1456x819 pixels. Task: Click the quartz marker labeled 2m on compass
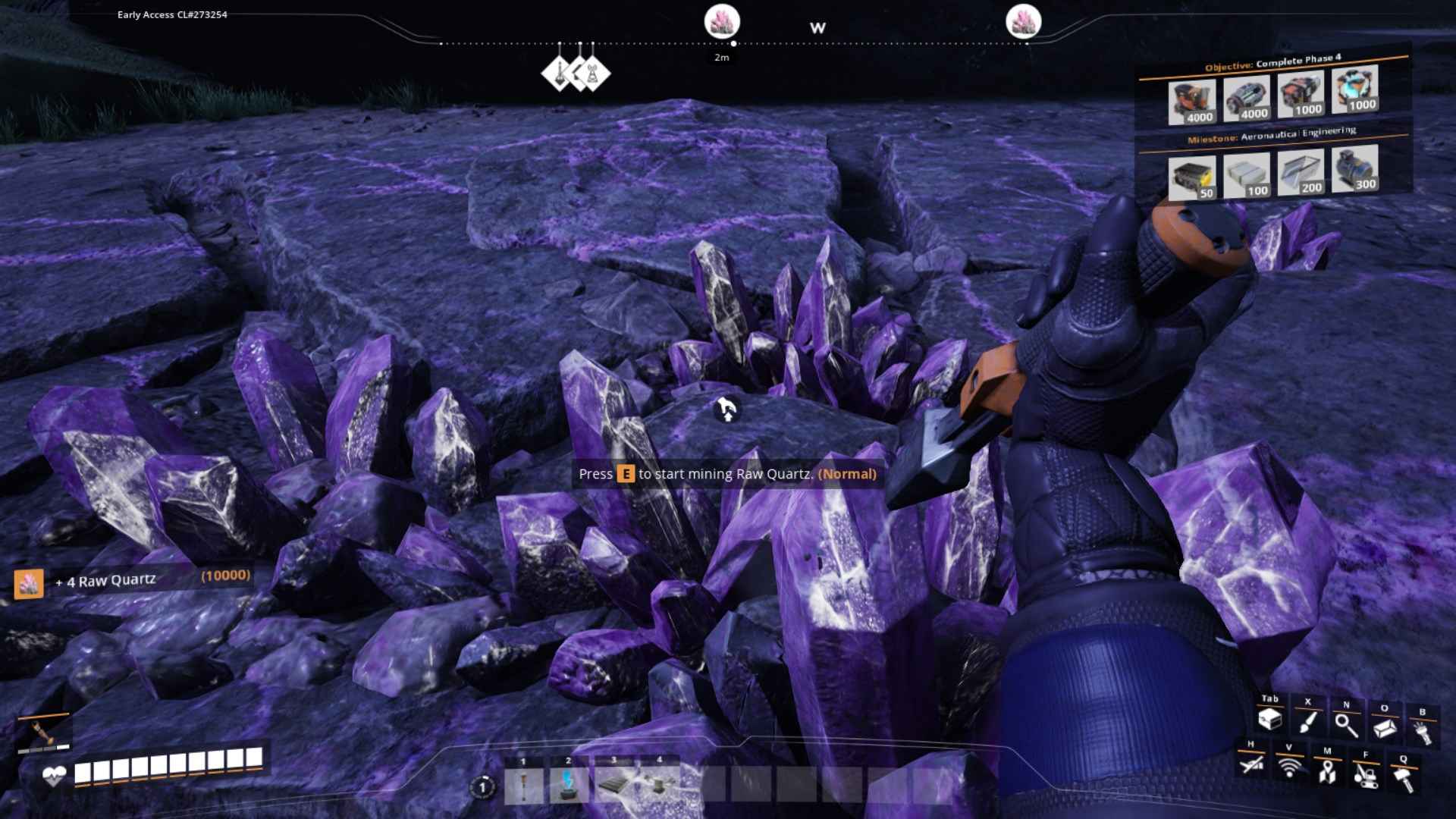721,23
